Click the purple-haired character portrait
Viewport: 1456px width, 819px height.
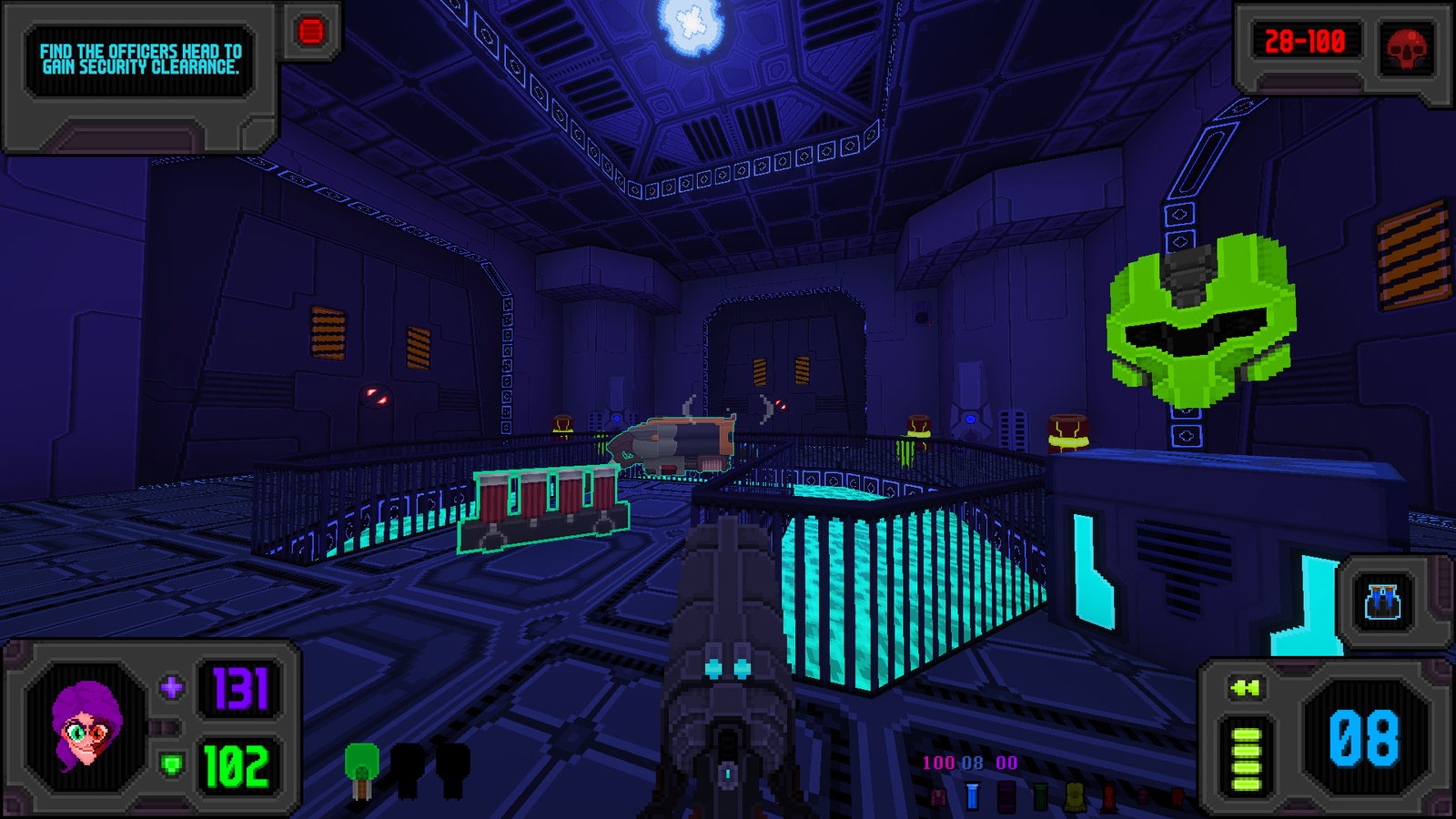(86, 725)
